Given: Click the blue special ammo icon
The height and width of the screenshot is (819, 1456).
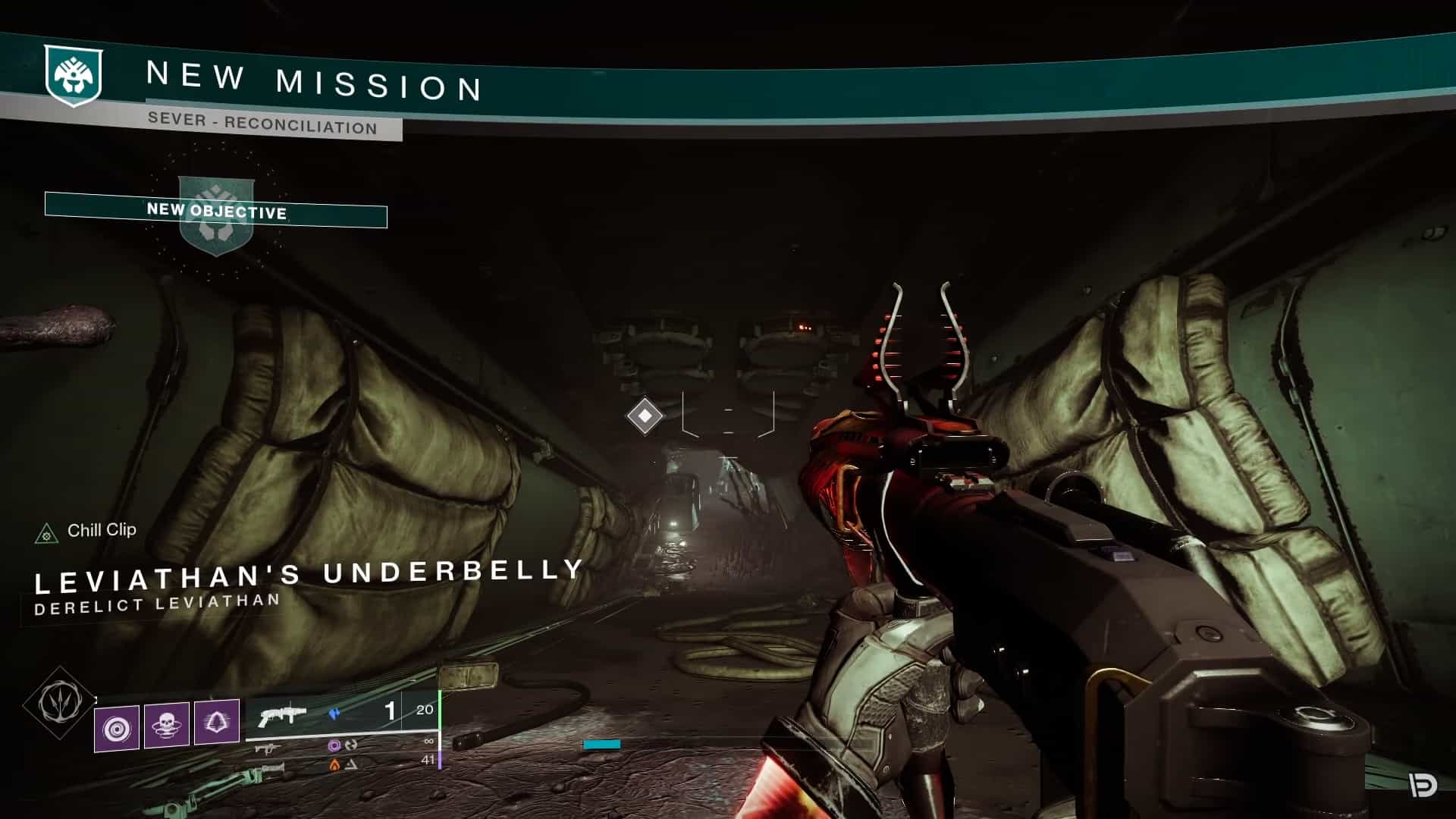Looking at the screenshot, I should click(x=334, y=713).
